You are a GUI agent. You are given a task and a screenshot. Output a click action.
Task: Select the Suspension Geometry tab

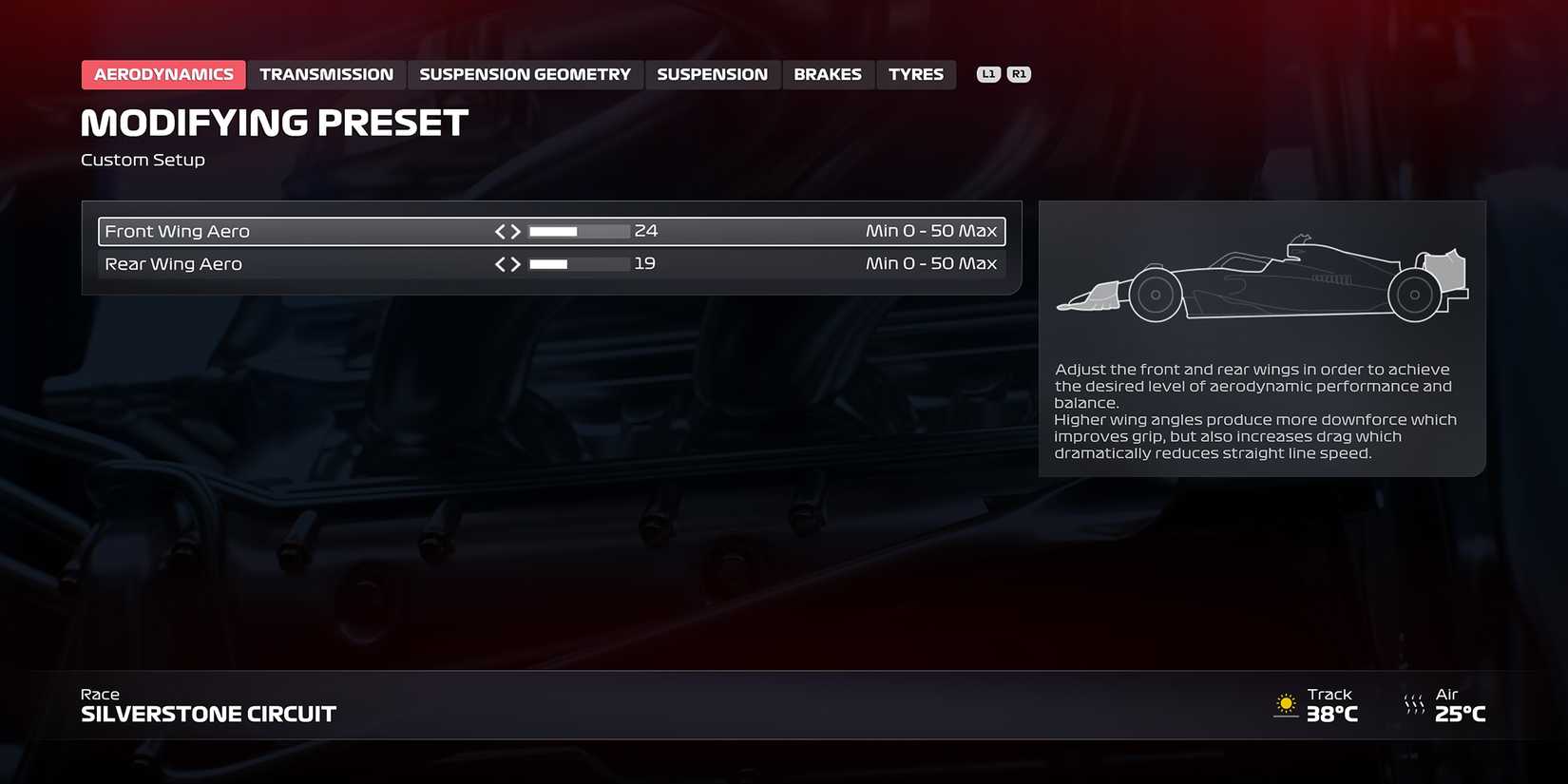click(526, 73)
